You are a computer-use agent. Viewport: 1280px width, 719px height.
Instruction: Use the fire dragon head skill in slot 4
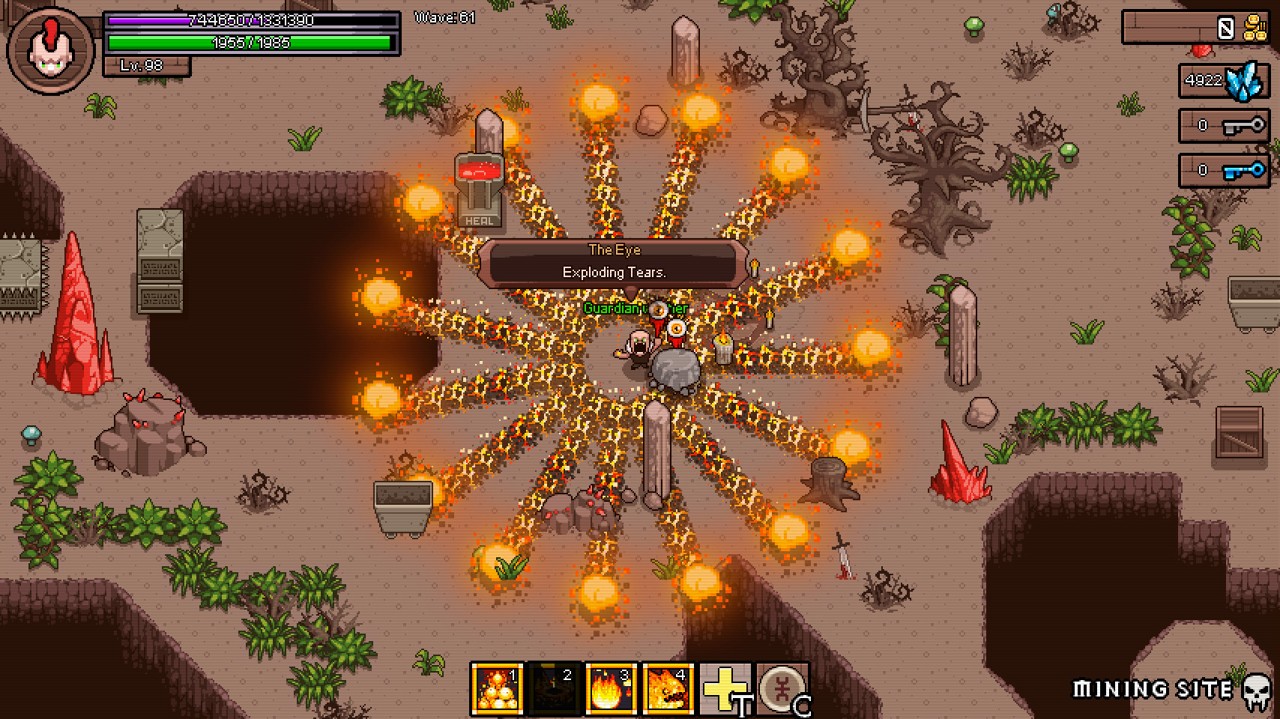(x=667, y=689)
